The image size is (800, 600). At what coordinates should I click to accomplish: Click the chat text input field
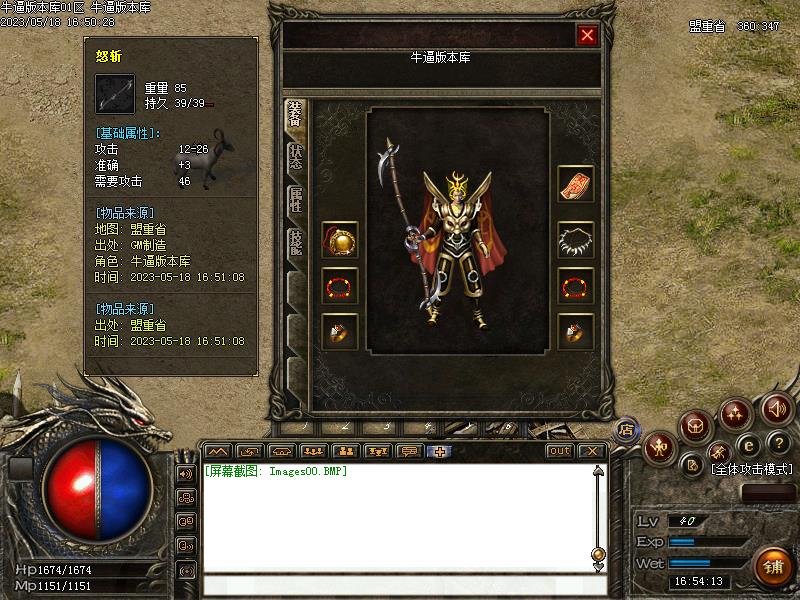coord(400,585)
